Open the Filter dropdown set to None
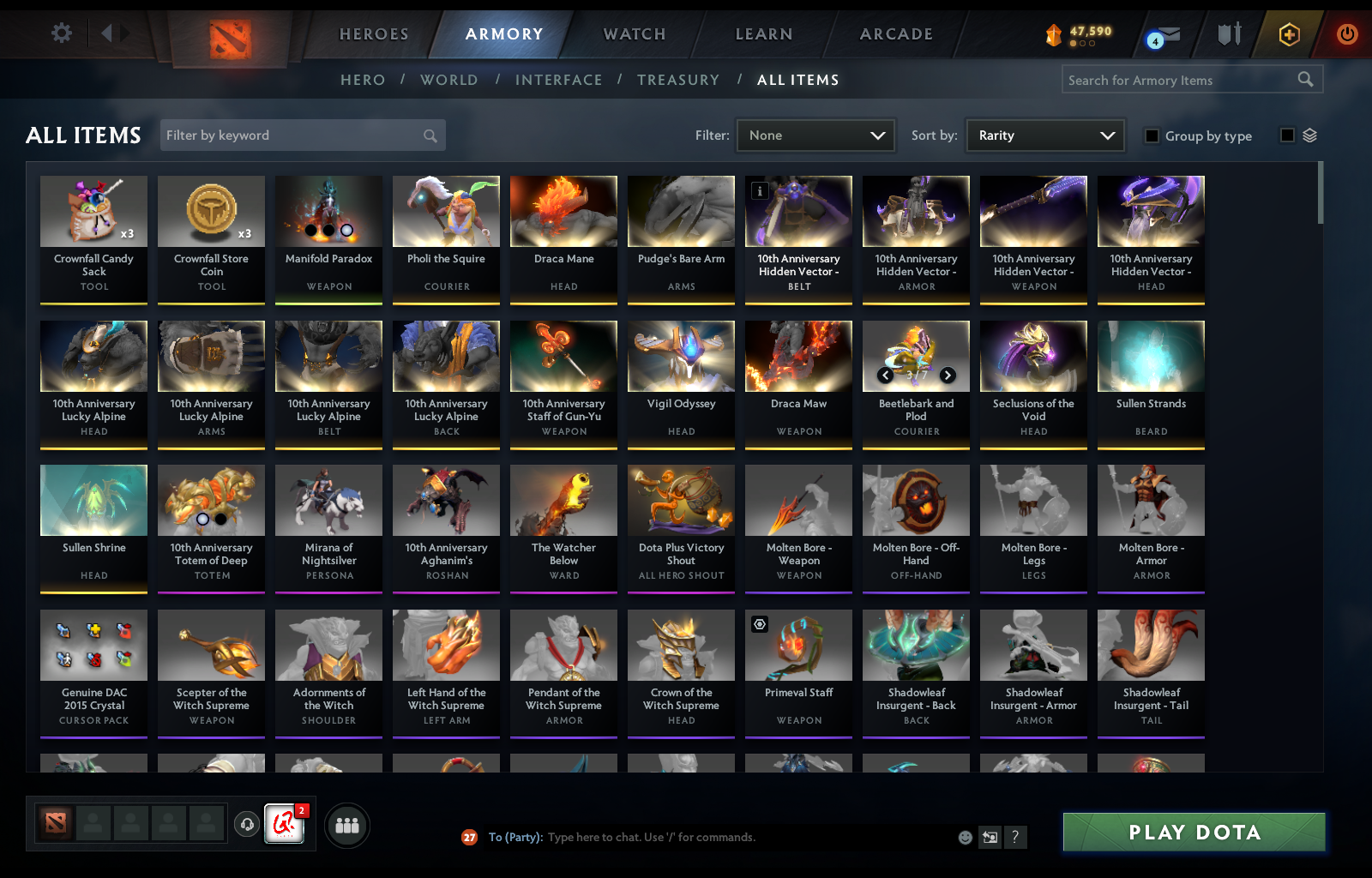1372x878 pixels. coord(815,135)
